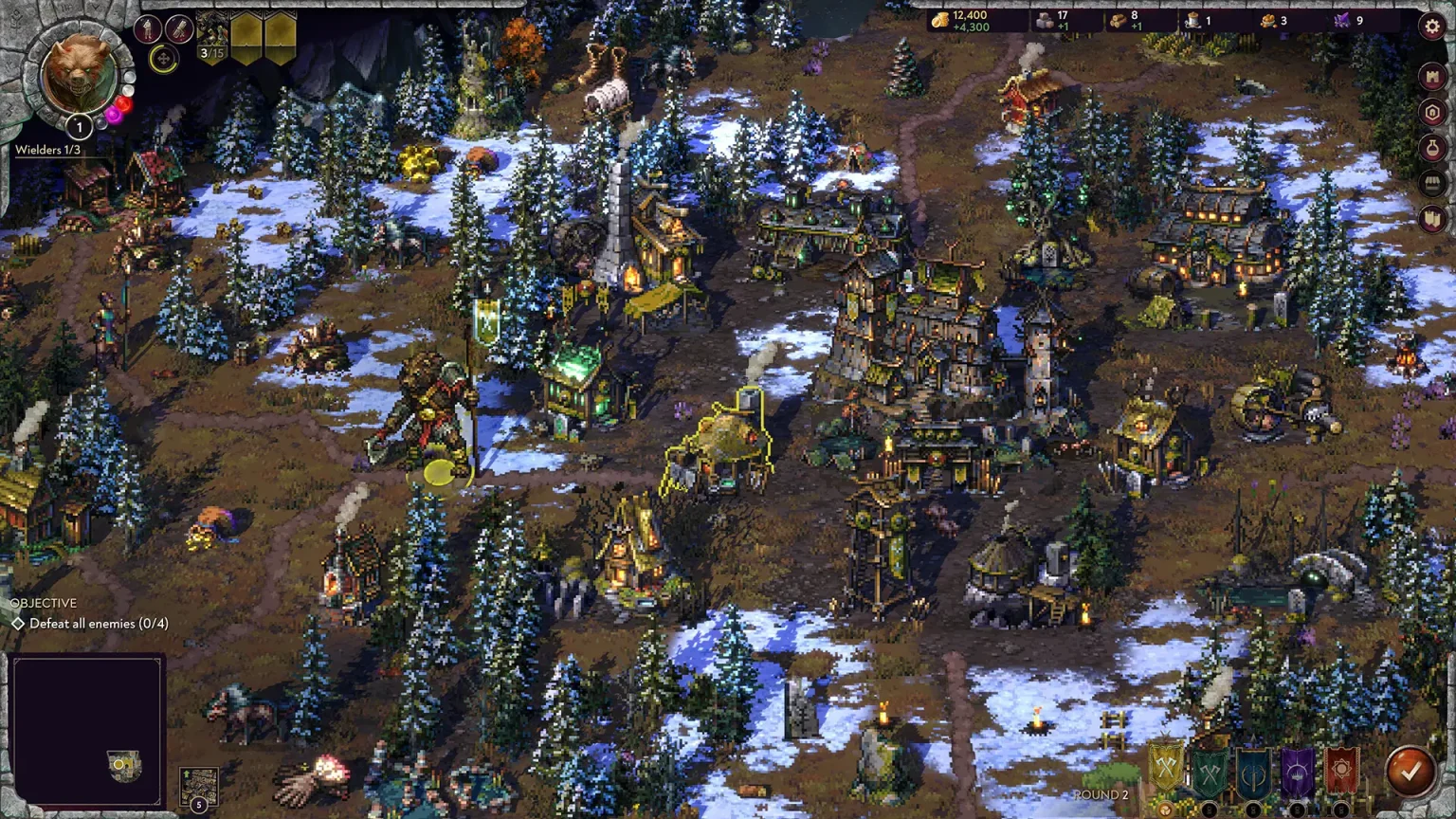Open the fortress wall icon button
Screen dimensions: 1456x819
click(1432, 219)
